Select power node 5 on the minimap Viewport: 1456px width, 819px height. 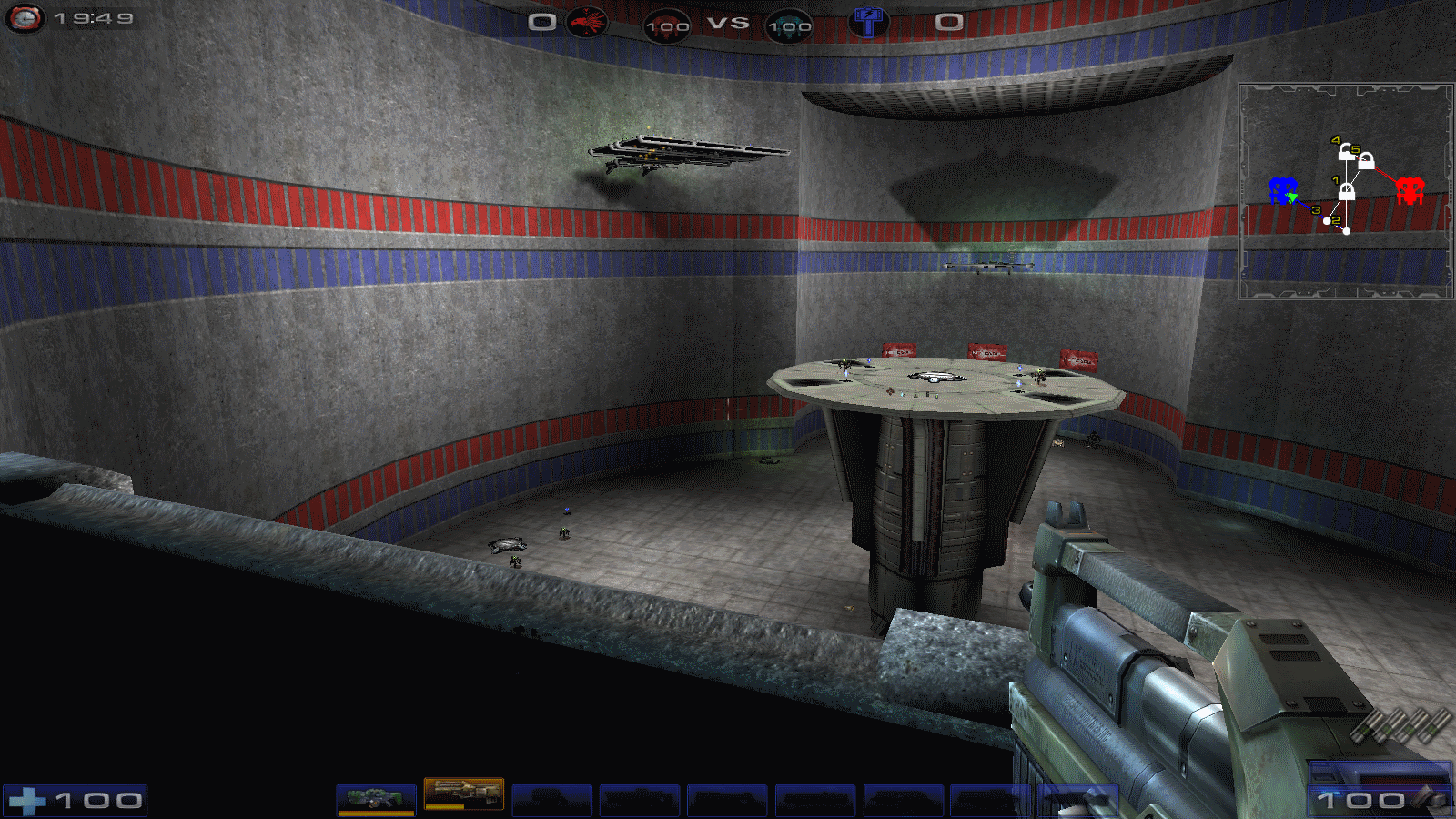(x=1365, y=161)
